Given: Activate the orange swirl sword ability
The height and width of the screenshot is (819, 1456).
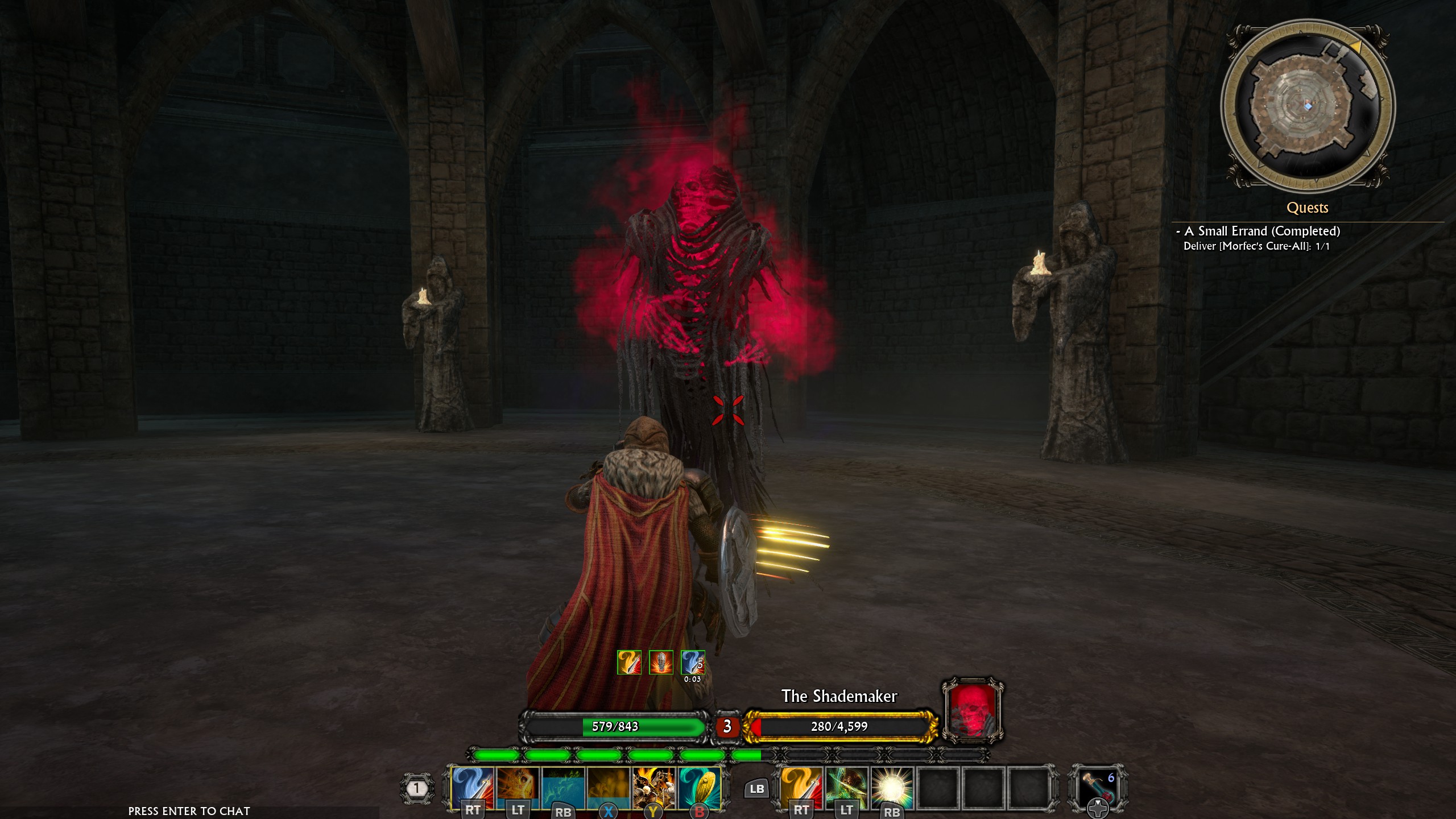Looking at the screenshot, I should (x=801, y=787).
